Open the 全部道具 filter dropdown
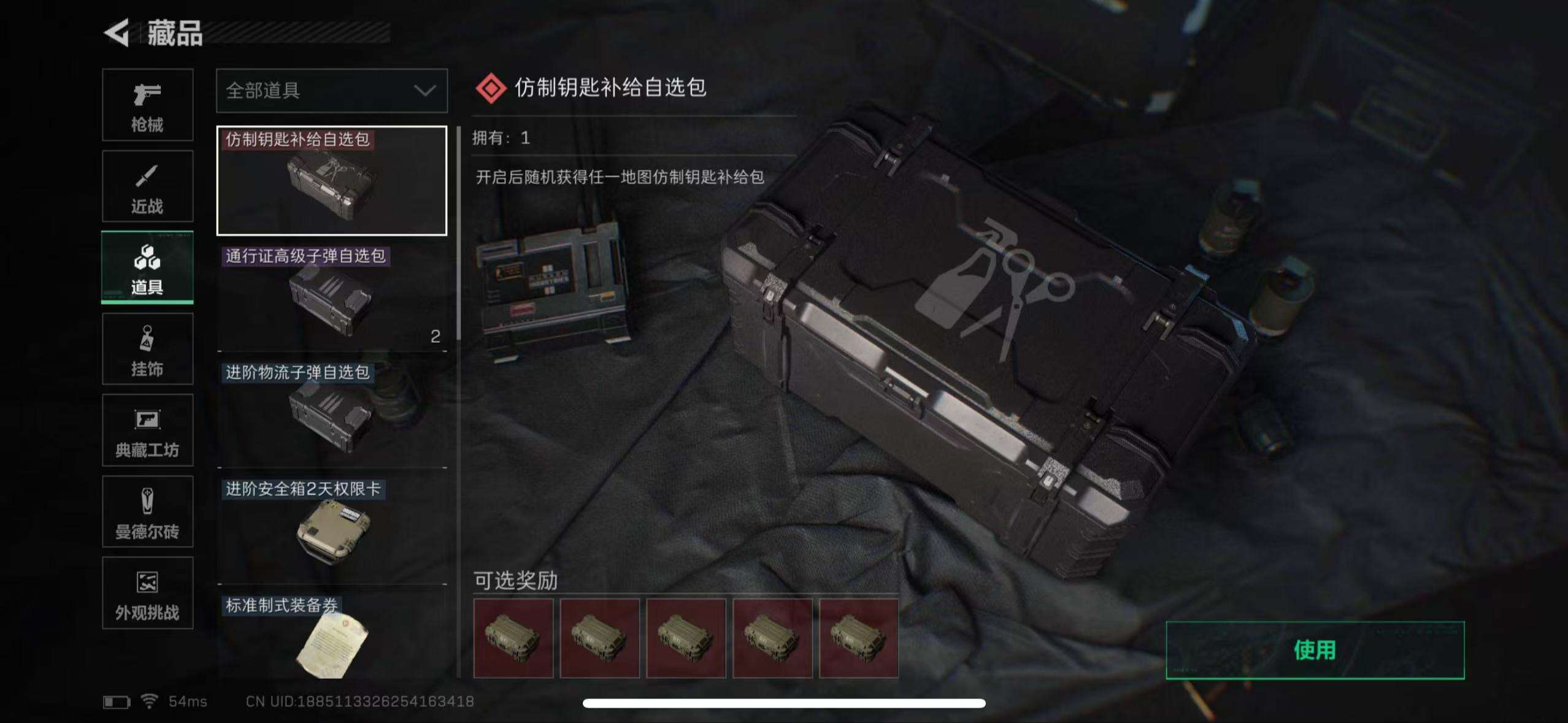This screenshot has width=1568, height=723. pyautogui.click(x=331, y=91)
